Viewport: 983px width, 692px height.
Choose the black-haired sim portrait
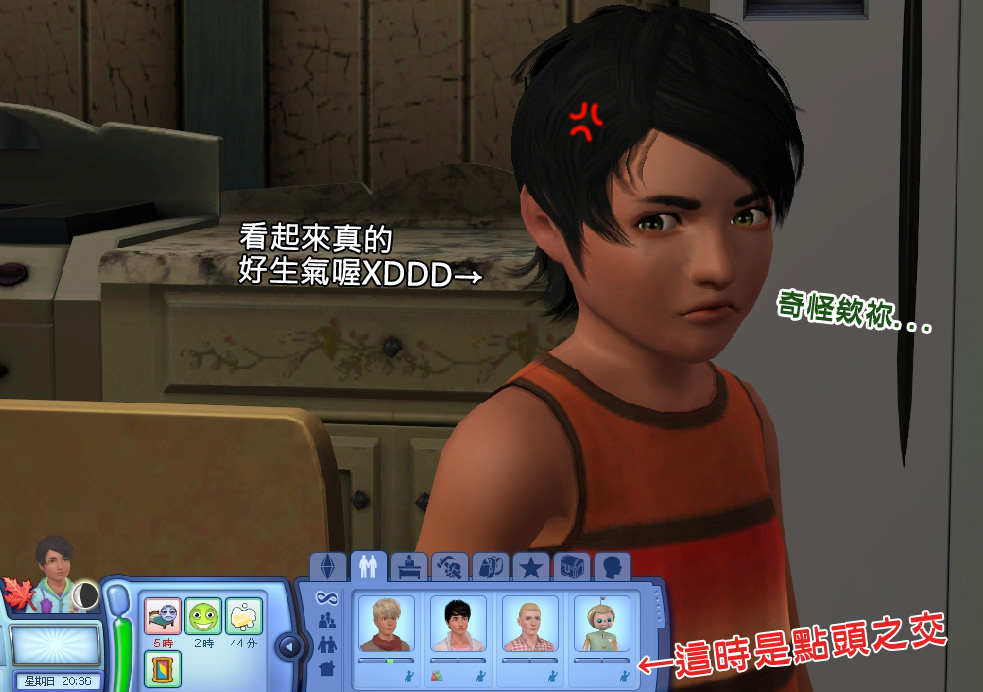tap(458, 626)
